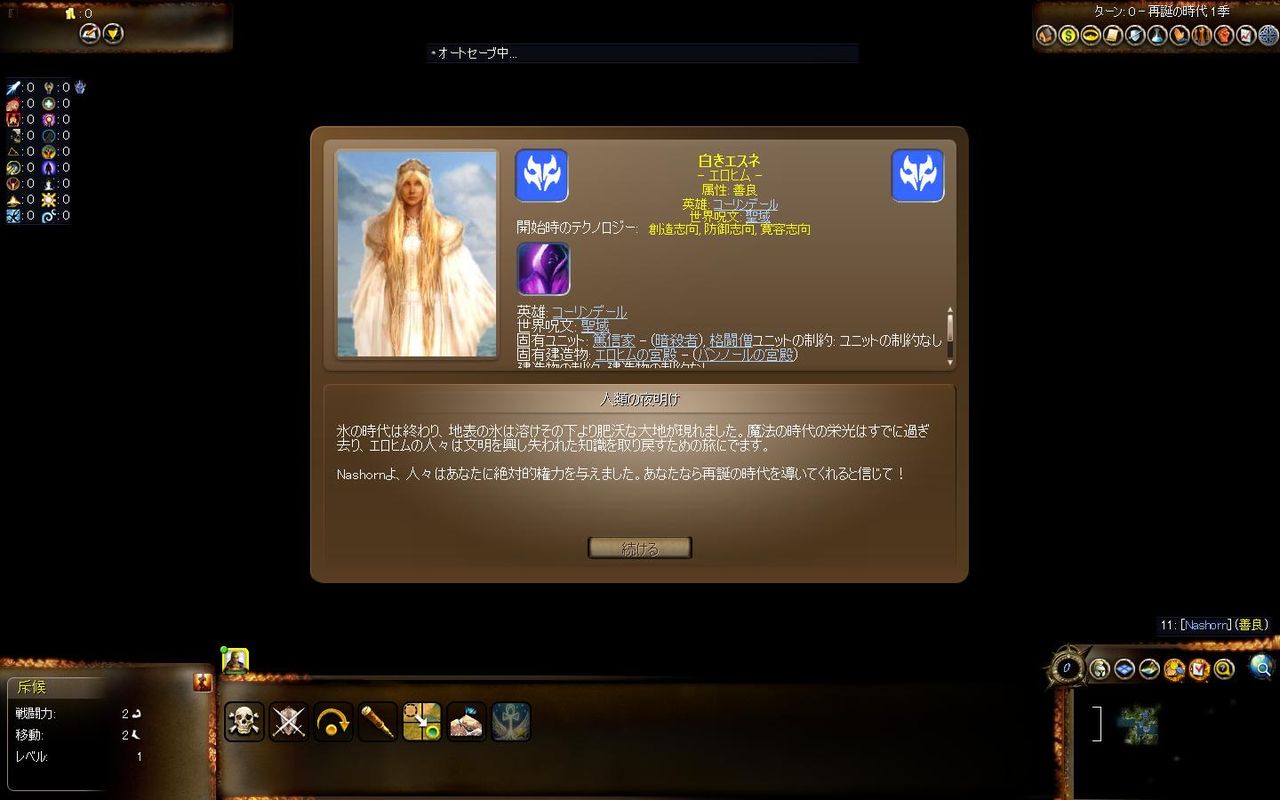
Task: Click the down scroll arrow of the civilization info panel
Action: tap(950, 363)
